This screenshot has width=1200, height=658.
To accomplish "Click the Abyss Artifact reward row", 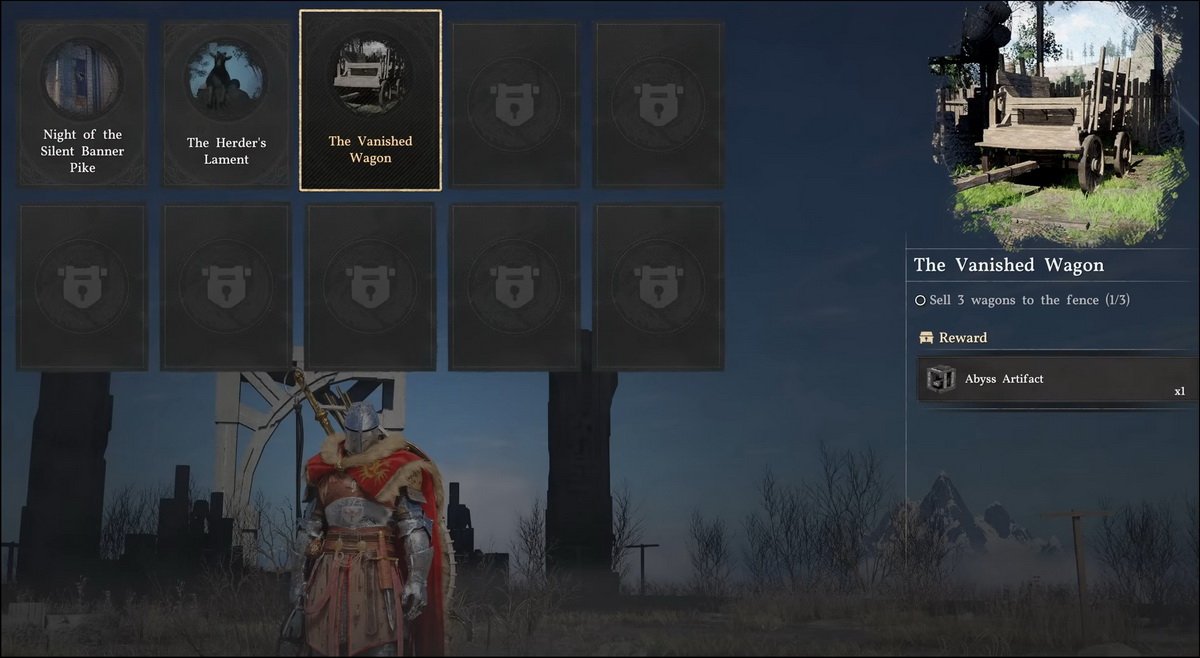I will coord(1056,380).
